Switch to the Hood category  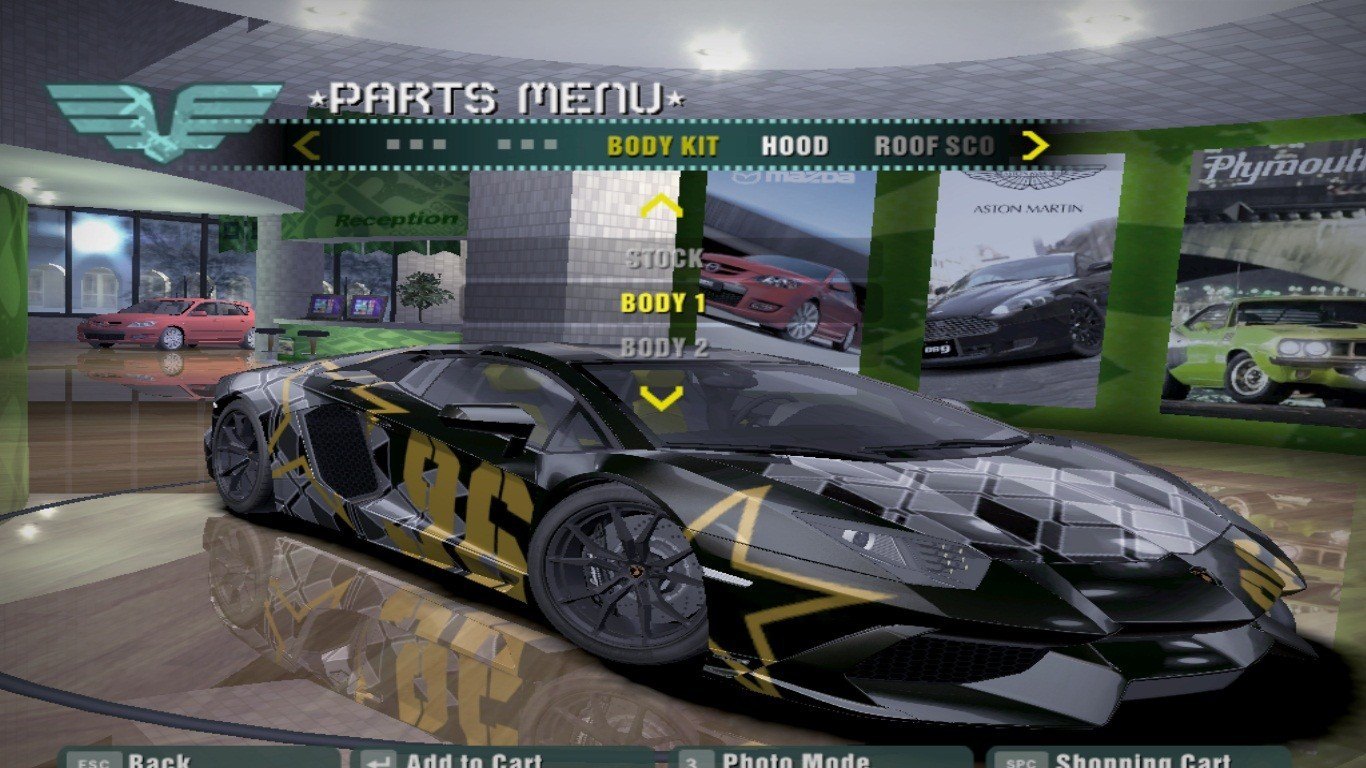795,146
